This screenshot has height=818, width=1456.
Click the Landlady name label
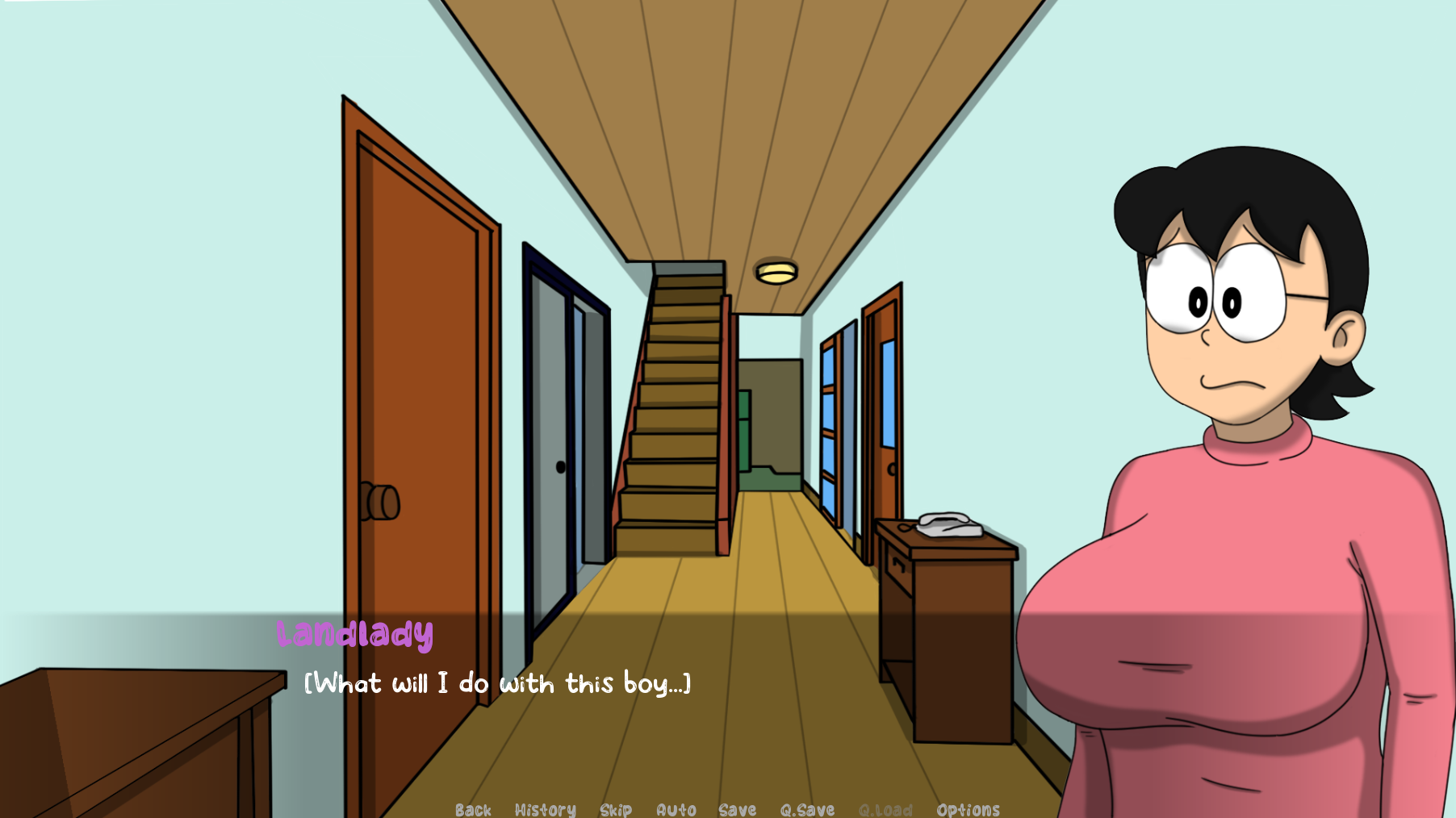tap(356, 635)
